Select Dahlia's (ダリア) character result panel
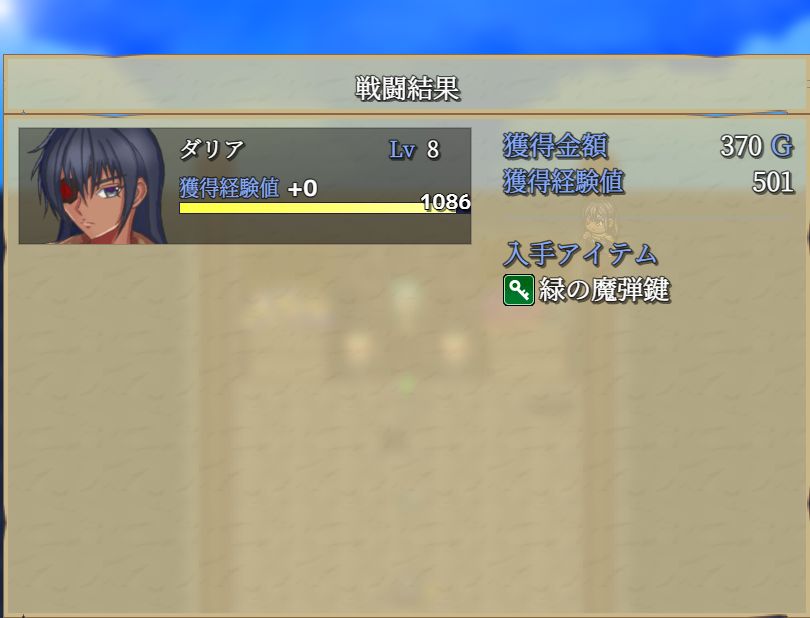This screenshot has width=810, height=618. tap(244, 186)
